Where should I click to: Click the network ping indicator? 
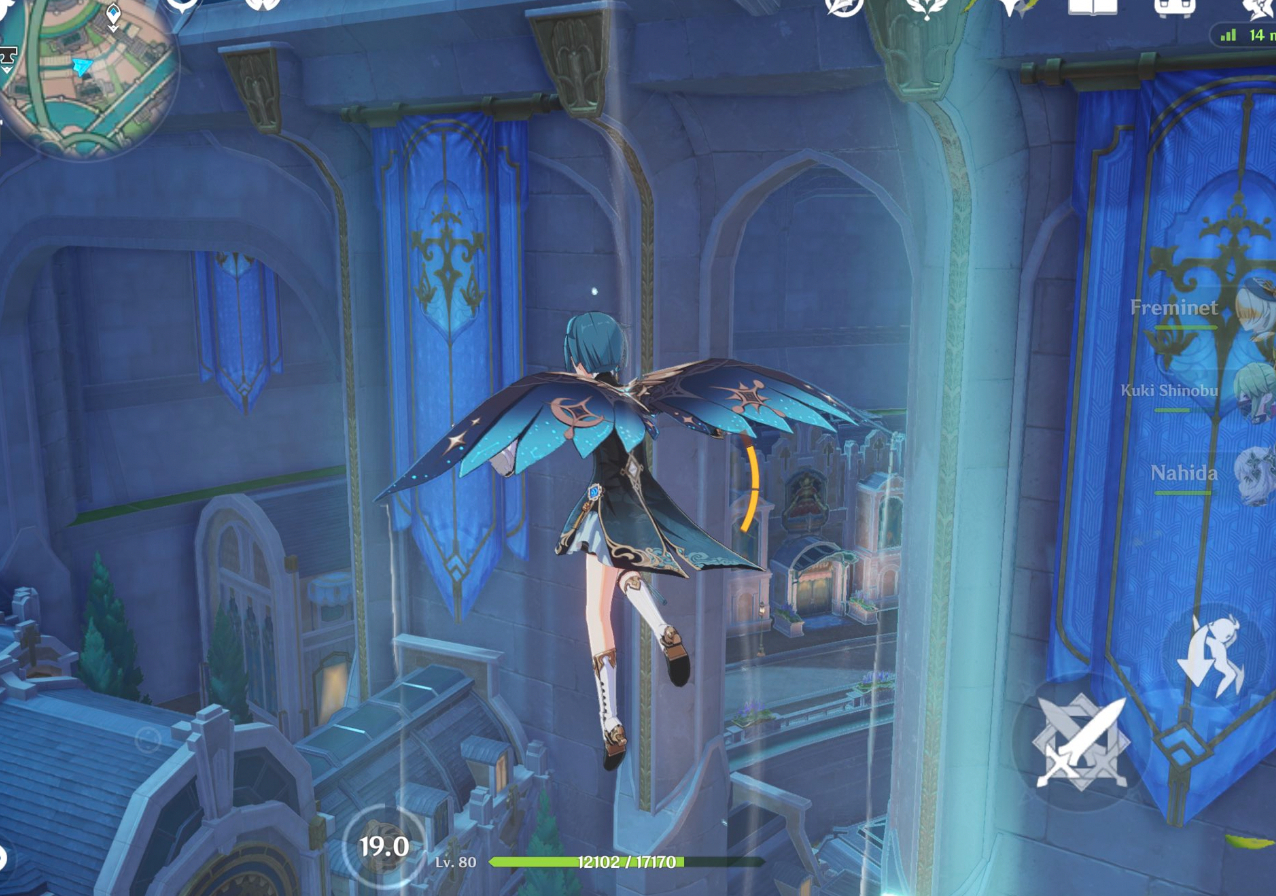click(1244, 35)
